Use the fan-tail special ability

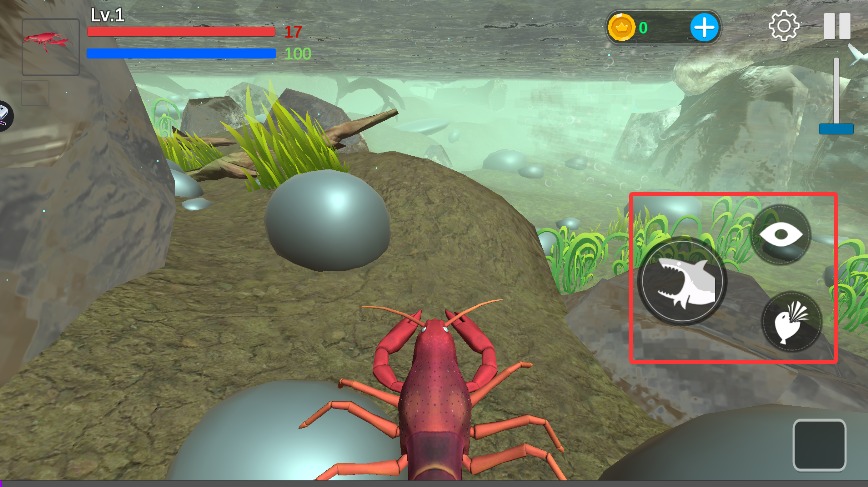[x=792, y=322]
